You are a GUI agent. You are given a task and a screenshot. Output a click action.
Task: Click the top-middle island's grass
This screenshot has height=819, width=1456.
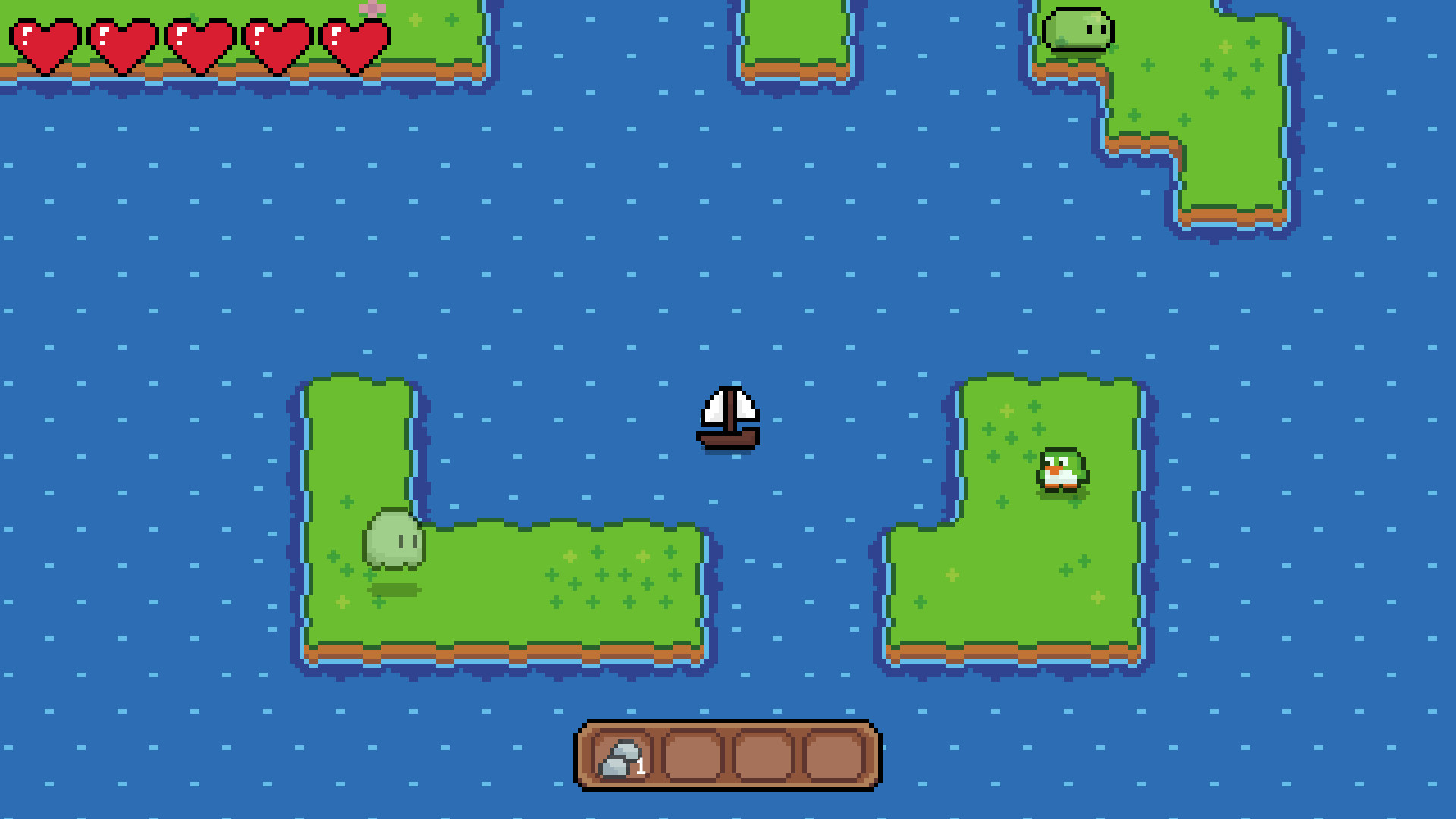pyautogui.click(x=793, y=30)
